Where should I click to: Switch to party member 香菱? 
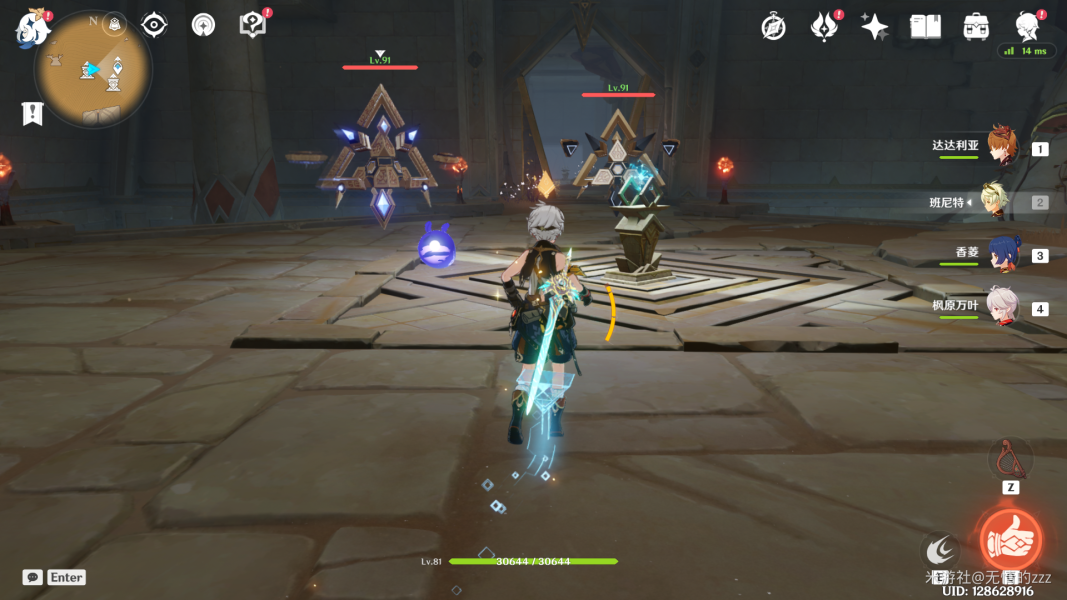coord(1002,254)
